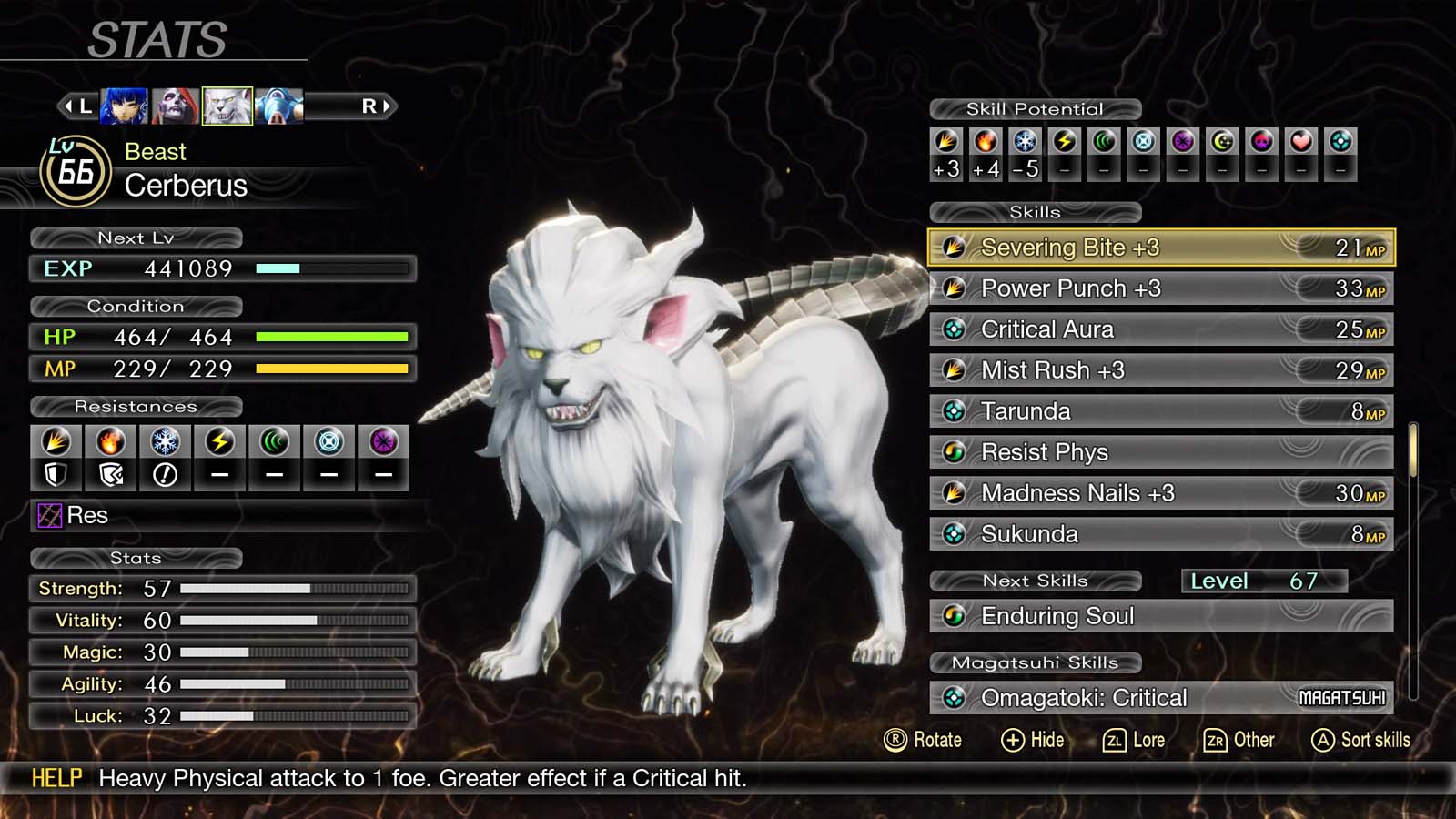Toggle Hide to conceal the demon model
This screenshot has height=819, width=1456.
(1034, 740)
